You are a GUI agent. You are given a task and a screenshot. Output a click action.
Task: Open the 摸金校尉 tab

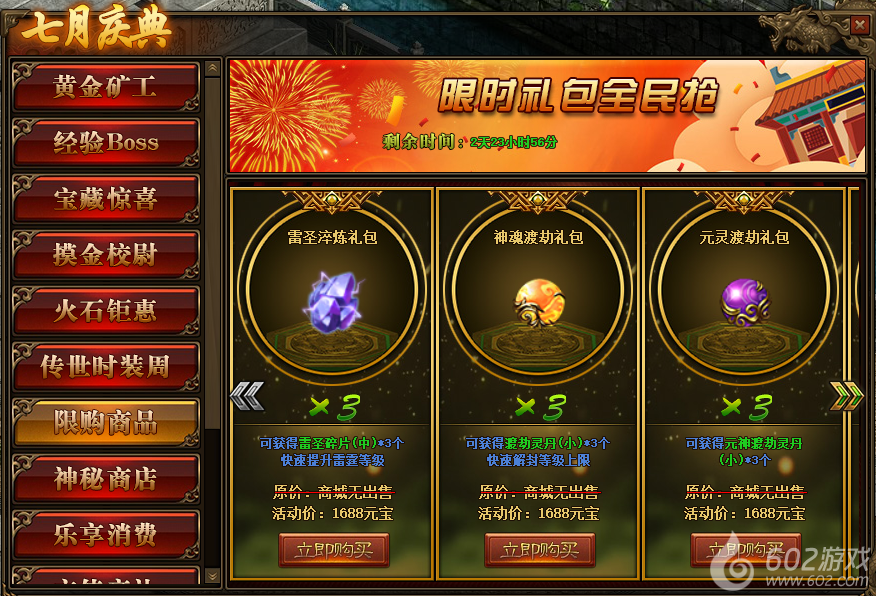[x=105, y=255]
